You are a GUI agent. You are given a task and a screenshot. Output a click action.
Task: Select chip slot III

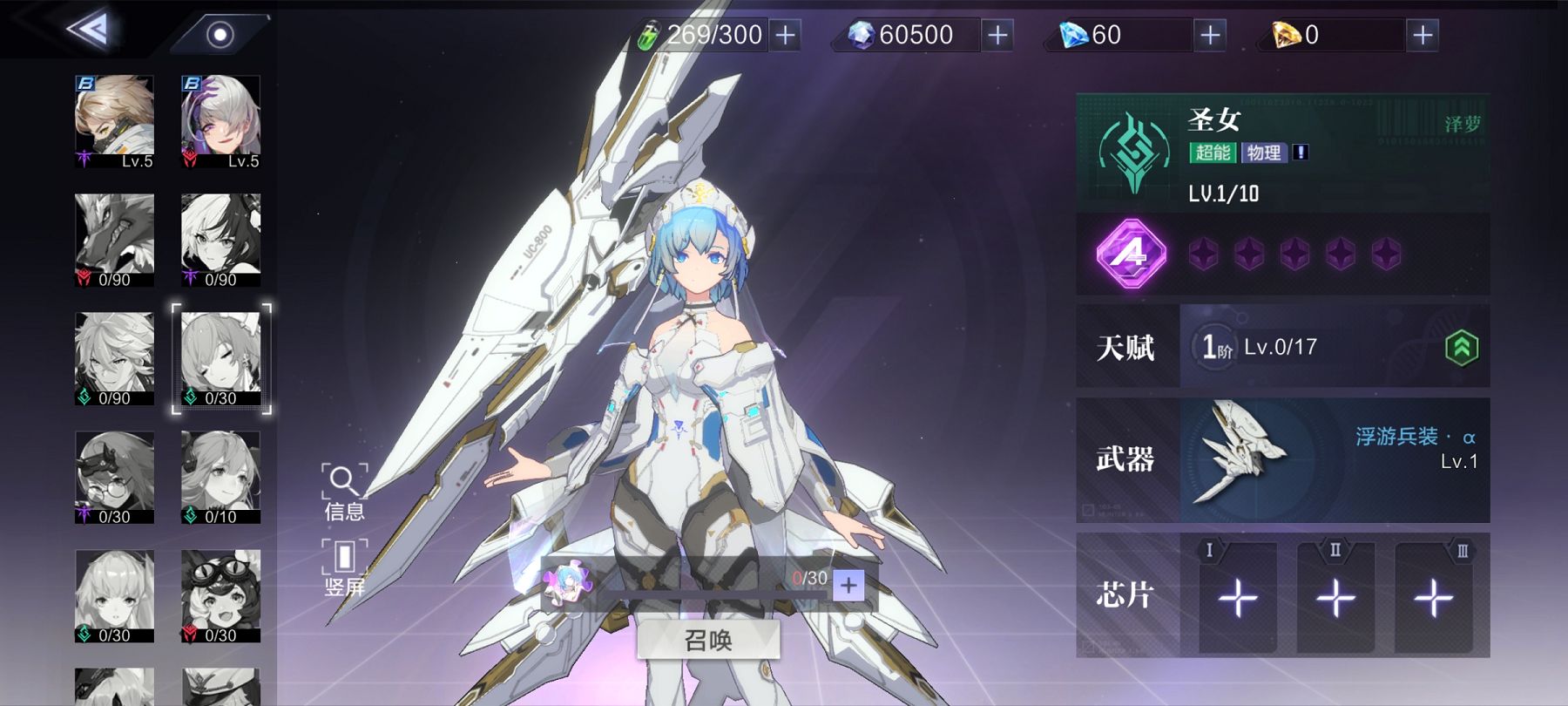[x=1433, y=598]
